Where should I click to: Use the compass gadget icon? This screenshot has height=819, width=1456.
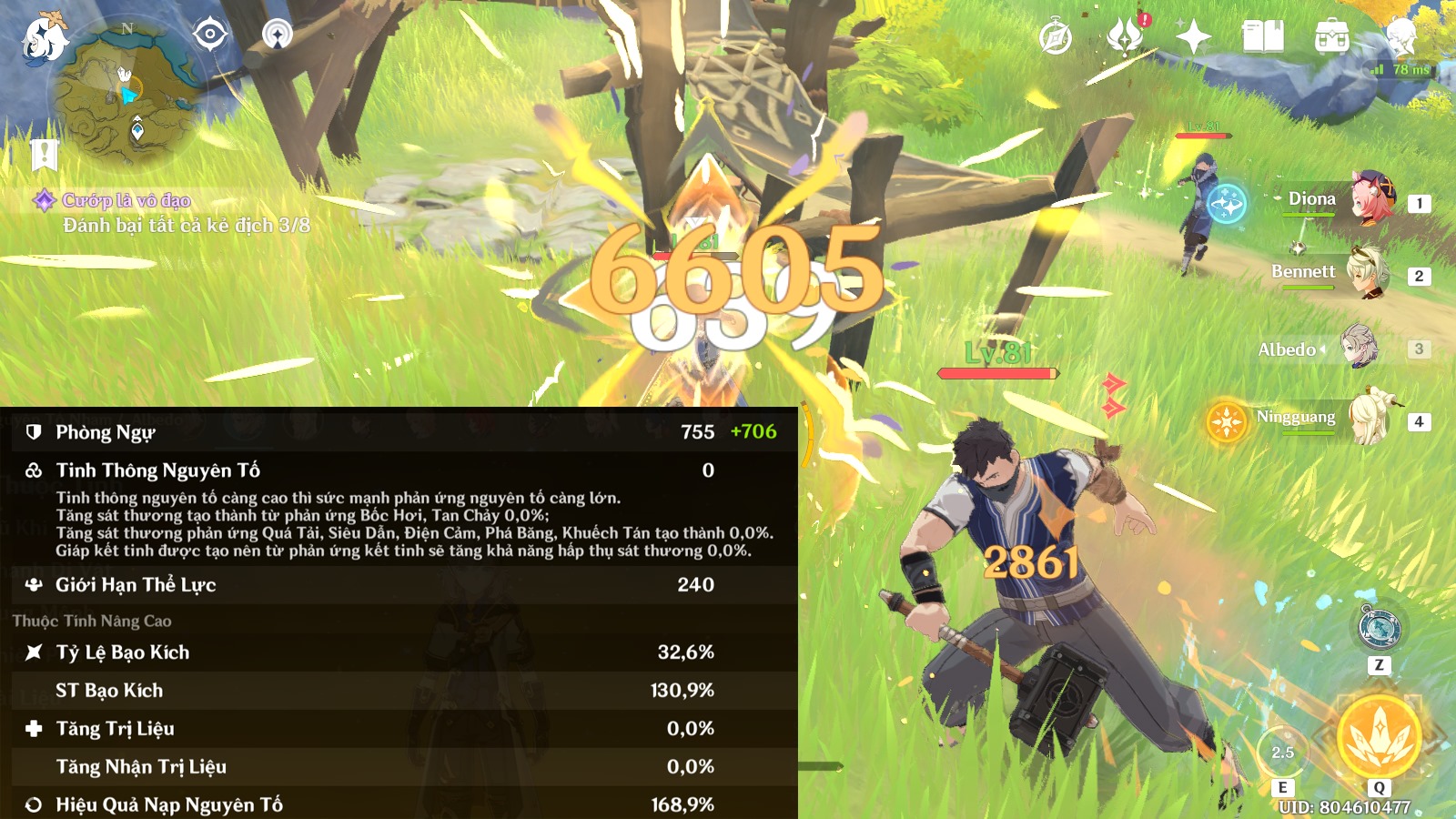coord(1379,628)
